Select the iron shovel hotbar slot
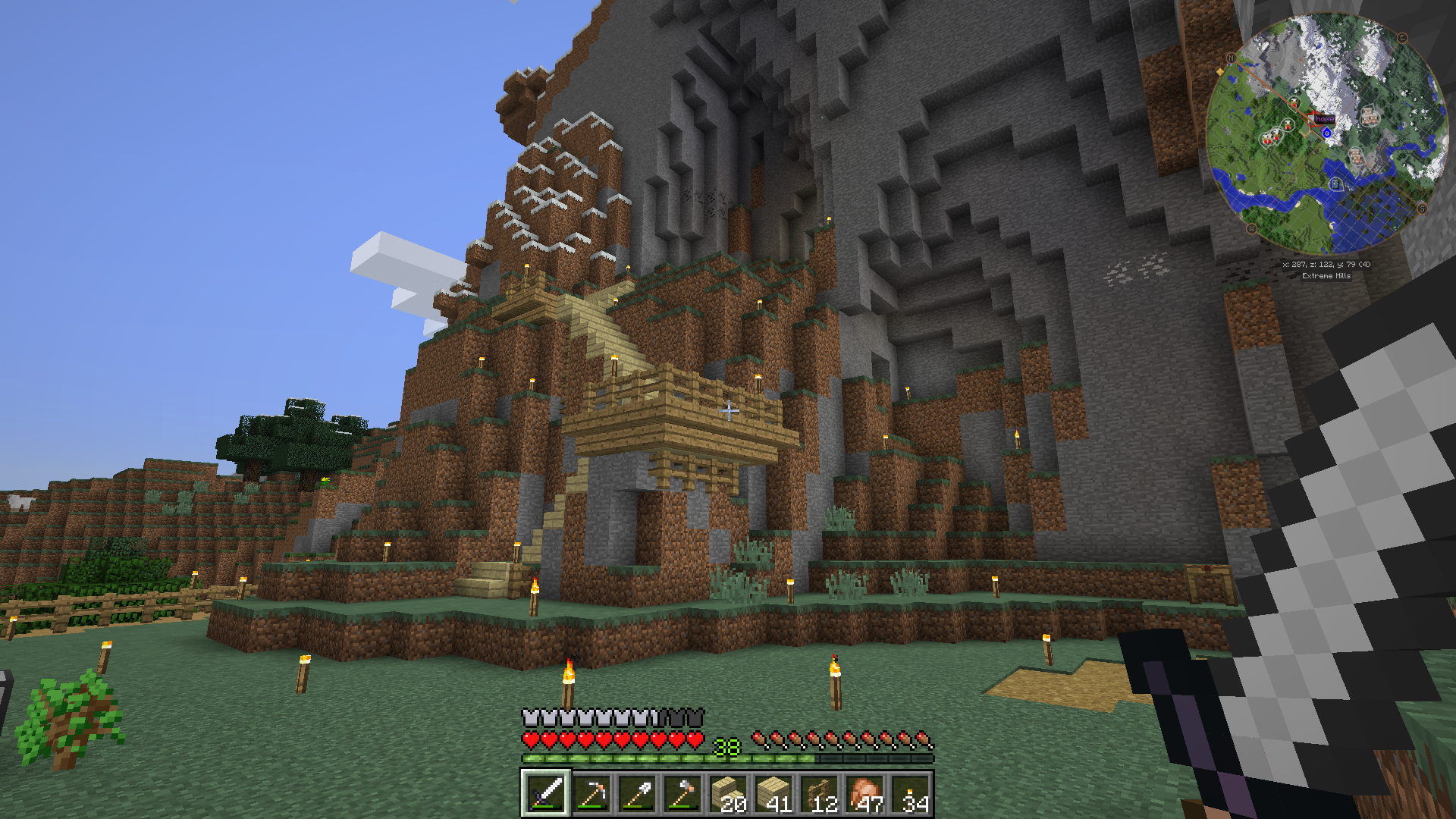This screenshot has width=1456, height=819. [636, 794]
